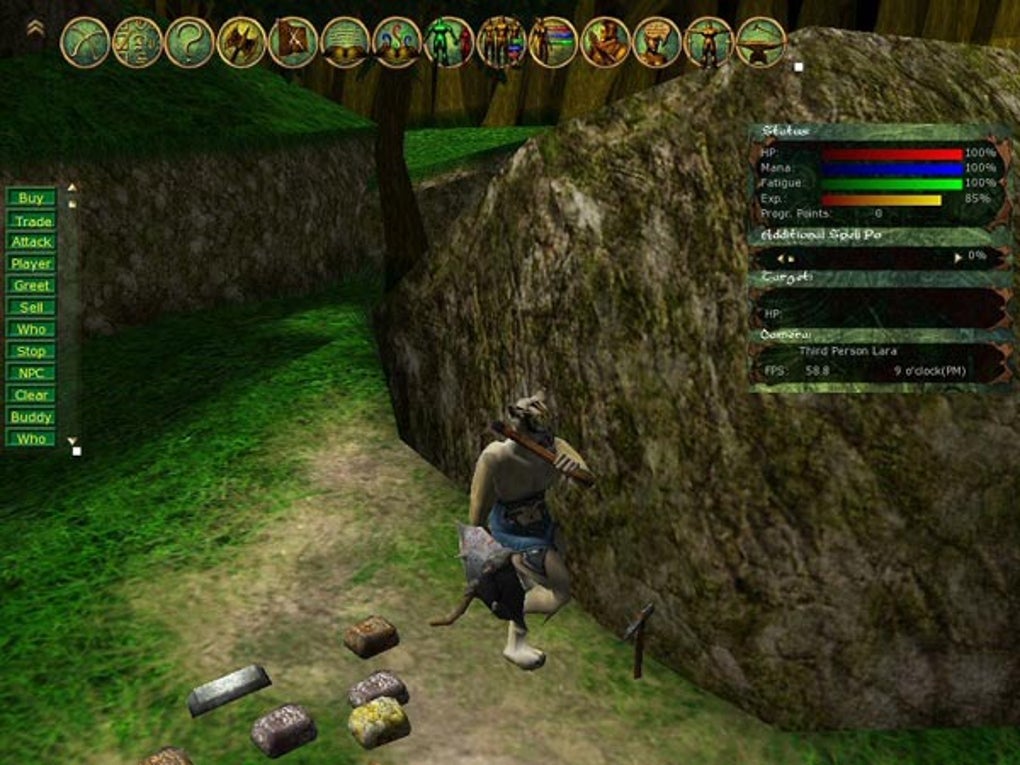Screen dimensions: 1020x765
Task: Select the colorful swirls toolbar icon
Action: click(397, 43)
